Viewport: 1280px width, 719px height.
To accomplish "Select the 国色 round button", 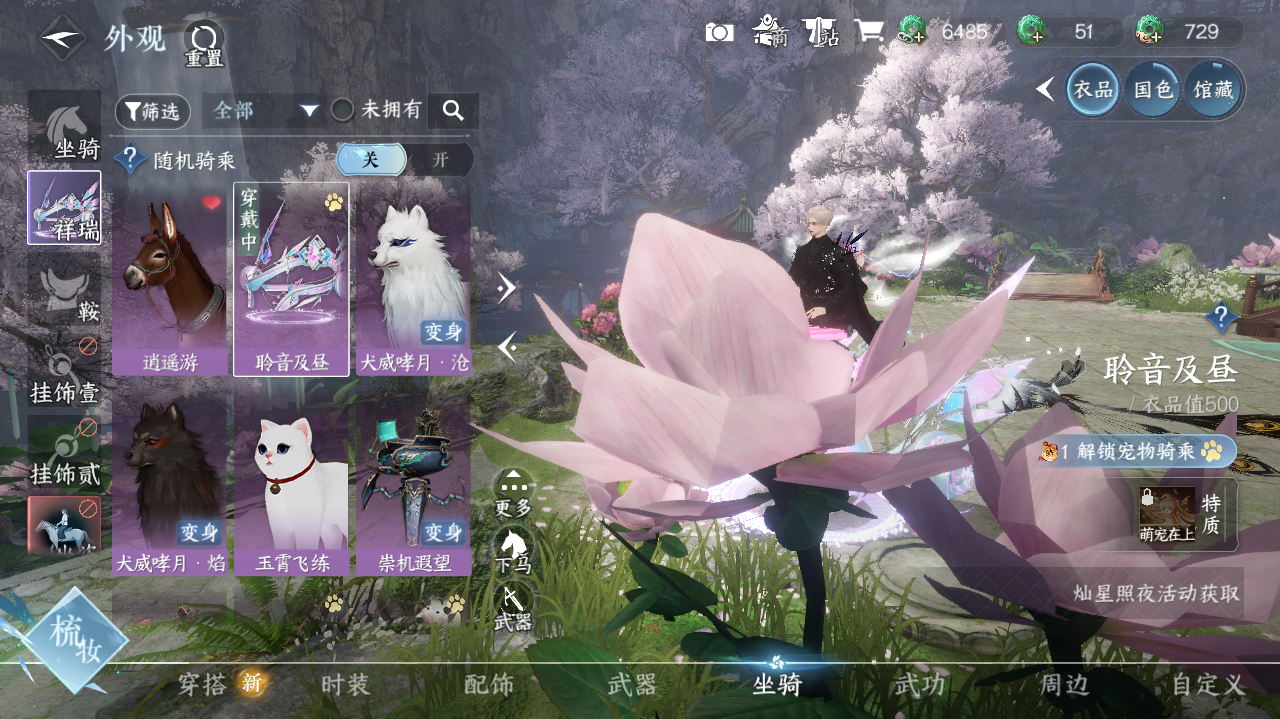I will tap(1152, 90).
